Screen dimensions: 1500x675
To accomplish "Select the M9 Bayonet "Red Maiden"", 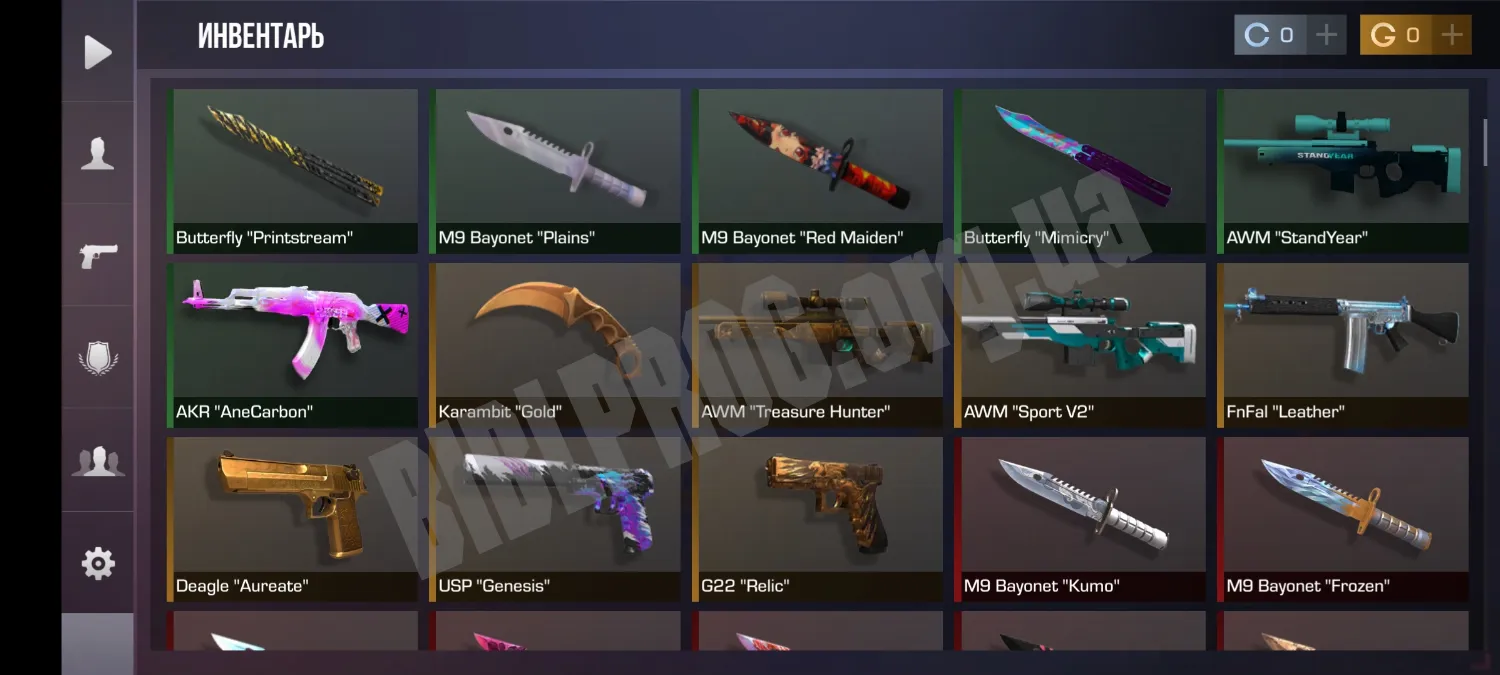I will click(x=818, y=170).
